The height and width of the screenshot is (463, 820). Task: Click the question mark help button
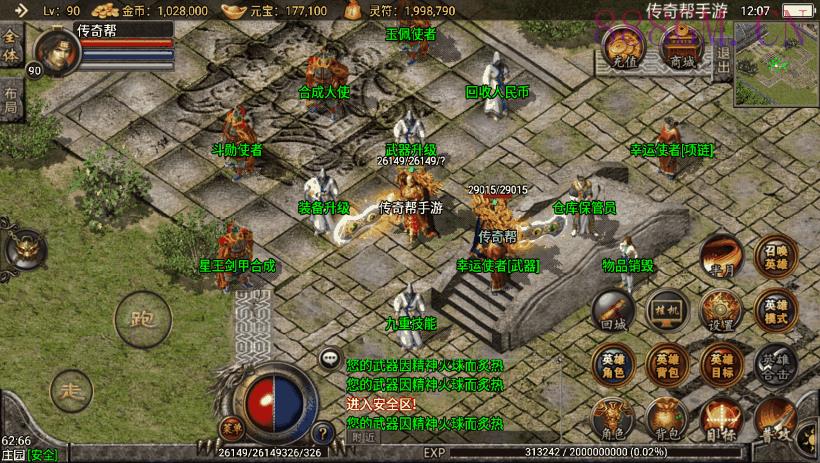pyautogui.click(x=322, y=434)
